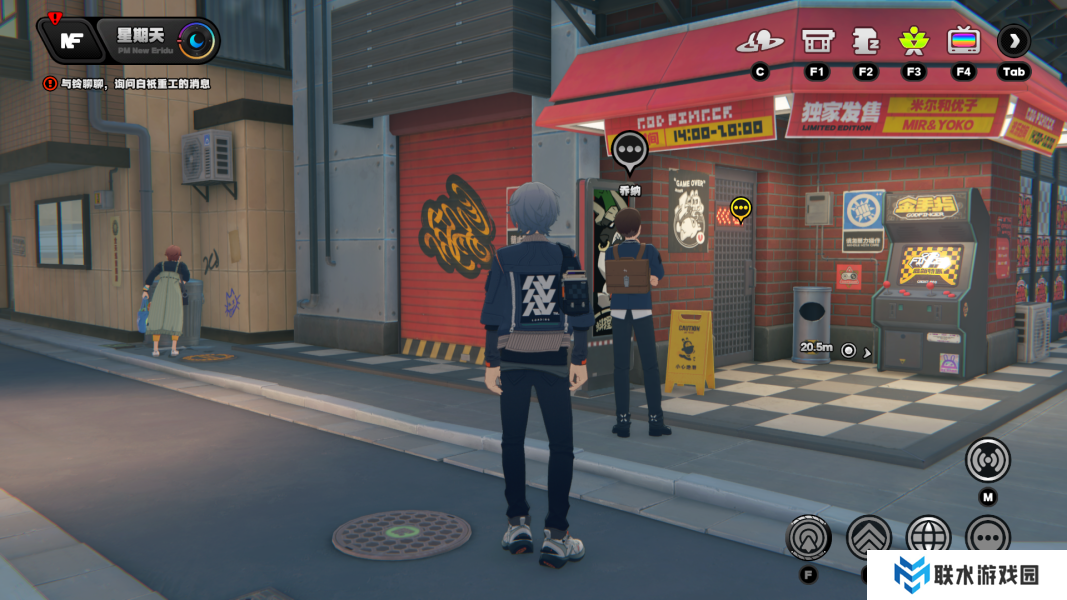Activate the double chevron button
Viewport: 1067px width, 600px height.
point(868,538)
